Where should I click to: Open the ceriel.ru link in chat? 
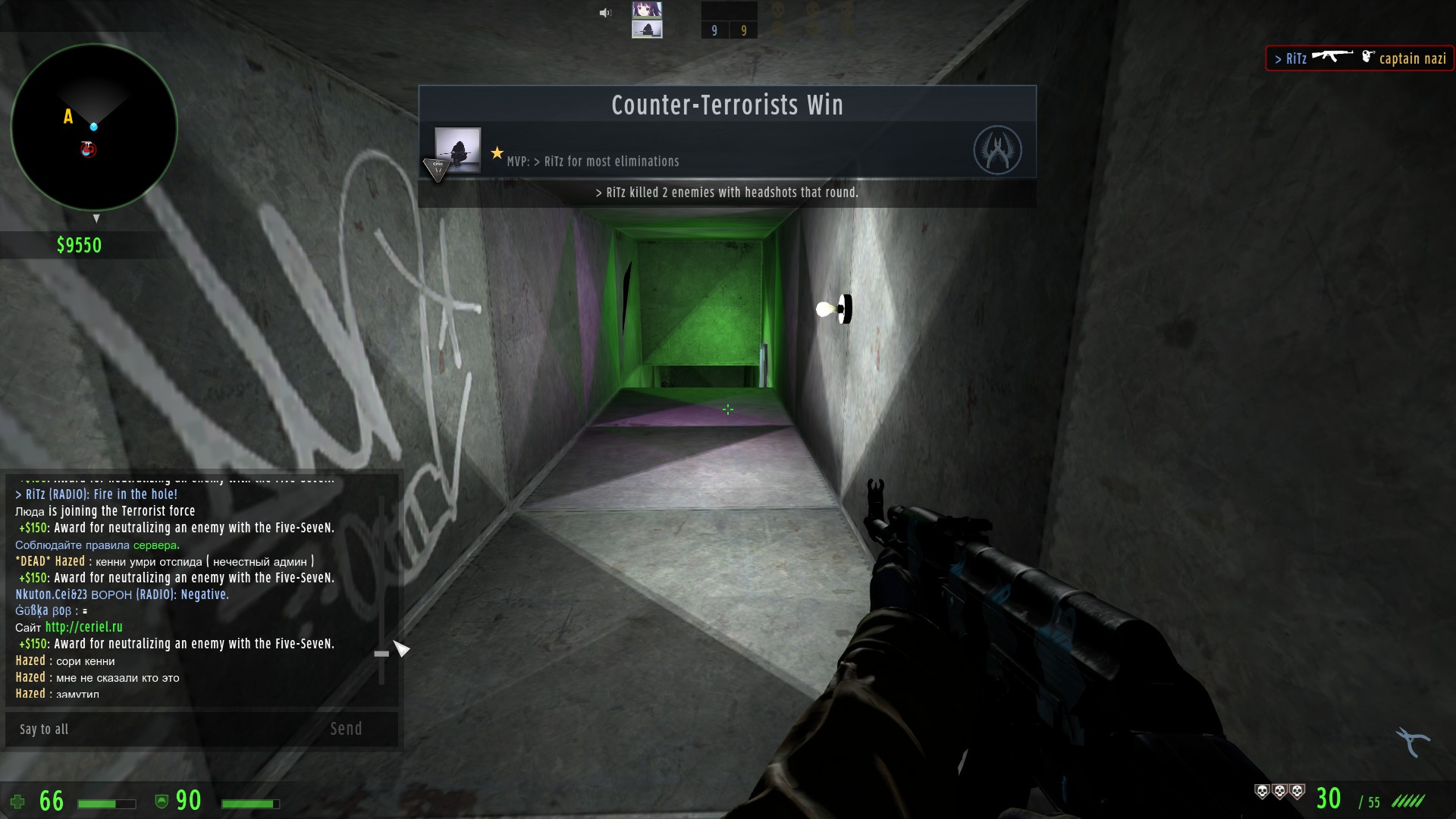83,627
